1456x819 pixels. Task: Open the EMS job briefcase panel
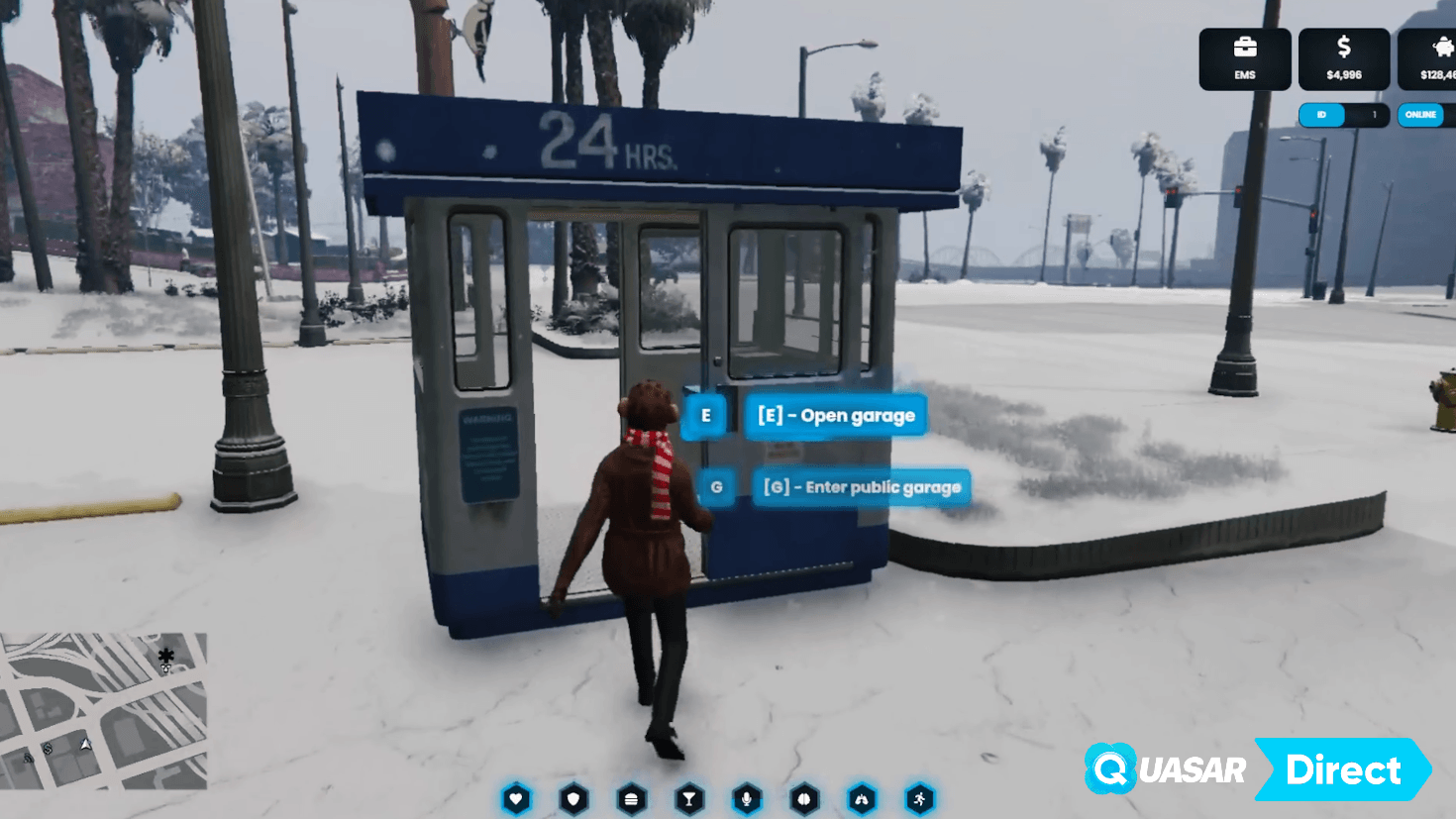(1244, 58)
